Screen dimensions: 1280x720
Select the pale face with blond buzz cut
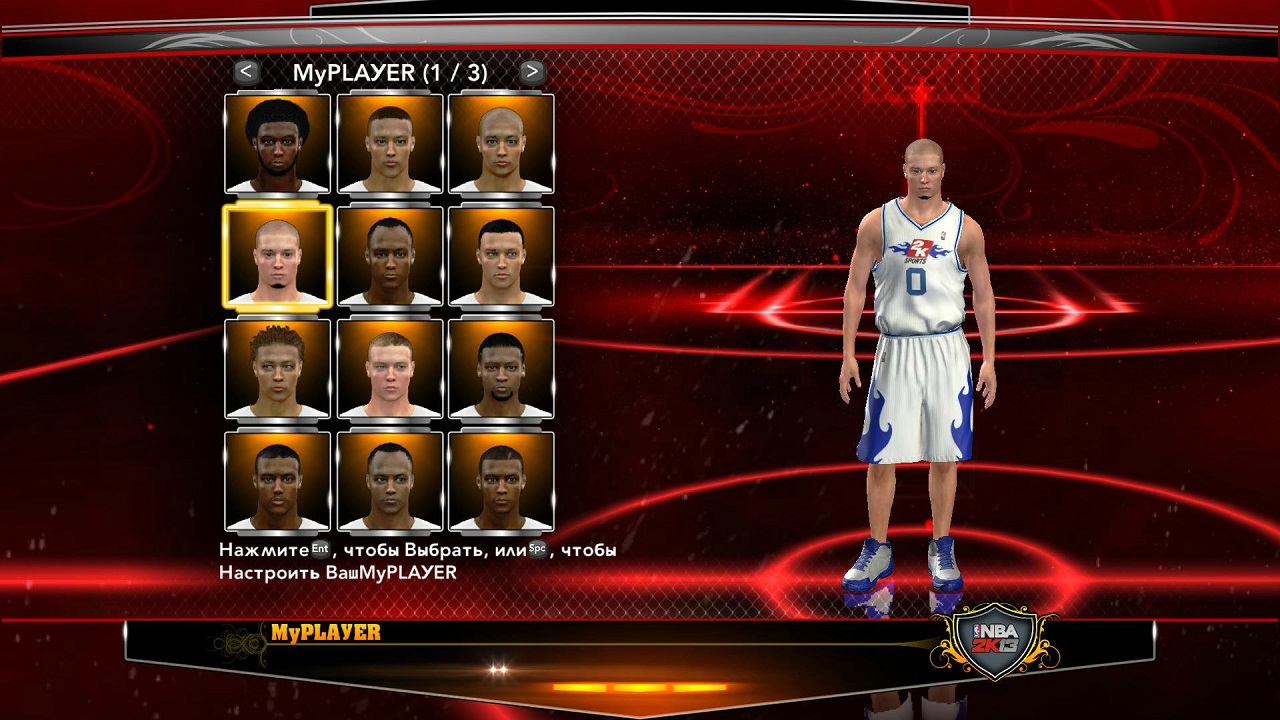tap(389, 368)
